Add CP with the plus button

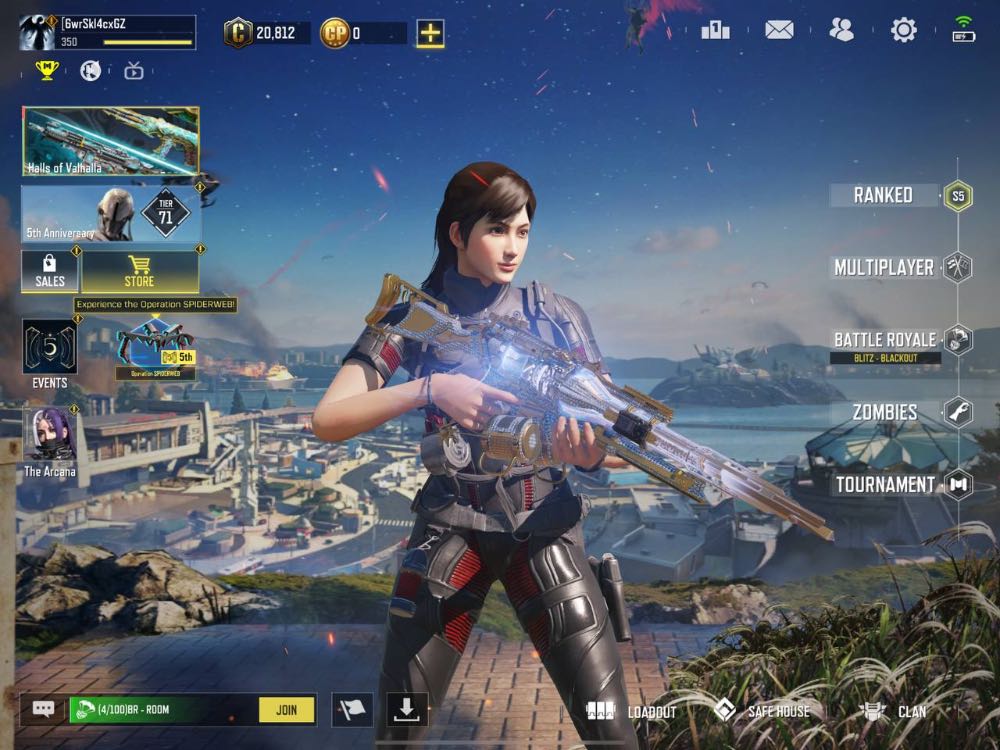point(430,33)
